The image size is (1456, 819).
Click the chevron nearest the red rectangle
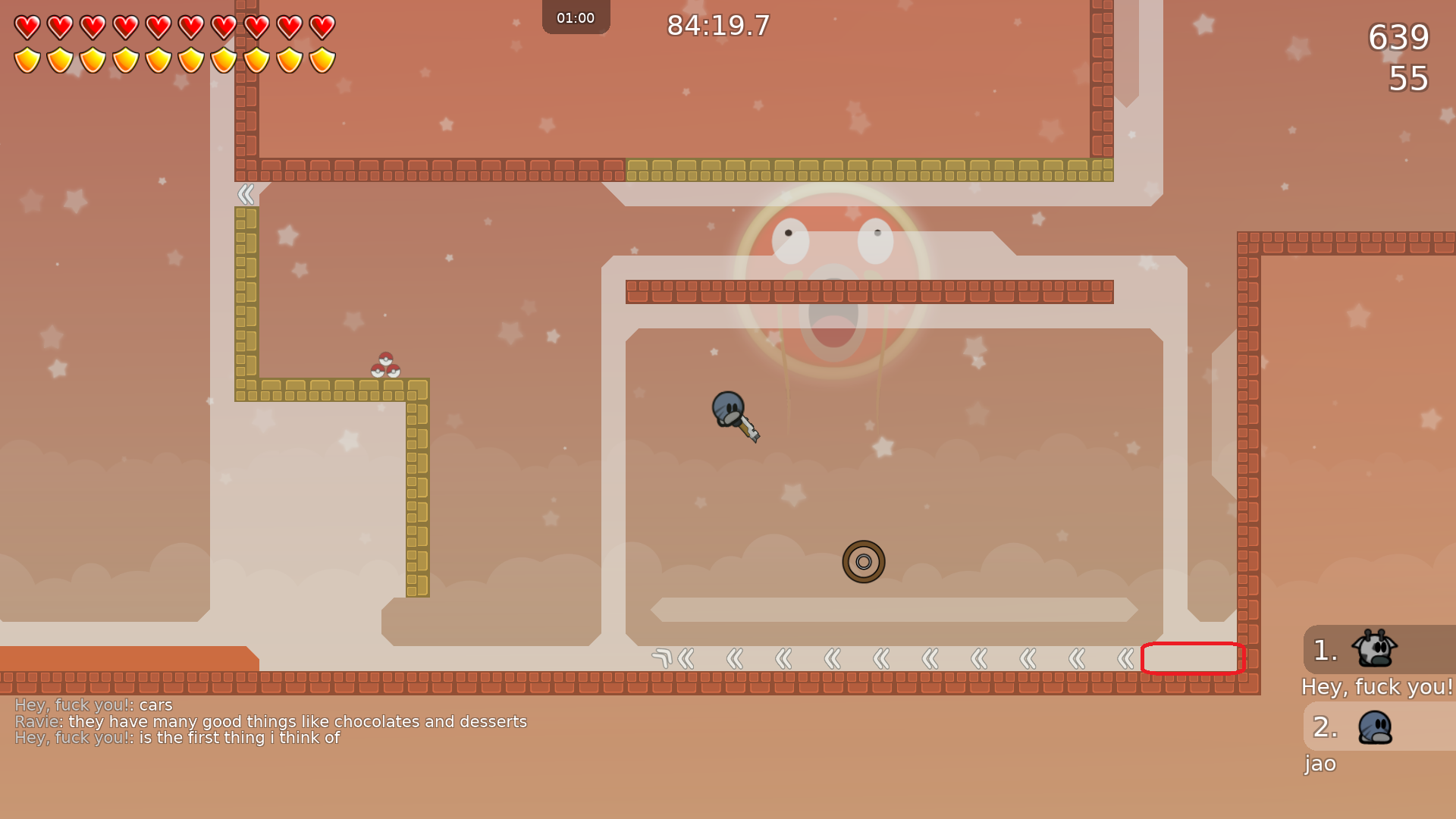(x=1125, y=658)
